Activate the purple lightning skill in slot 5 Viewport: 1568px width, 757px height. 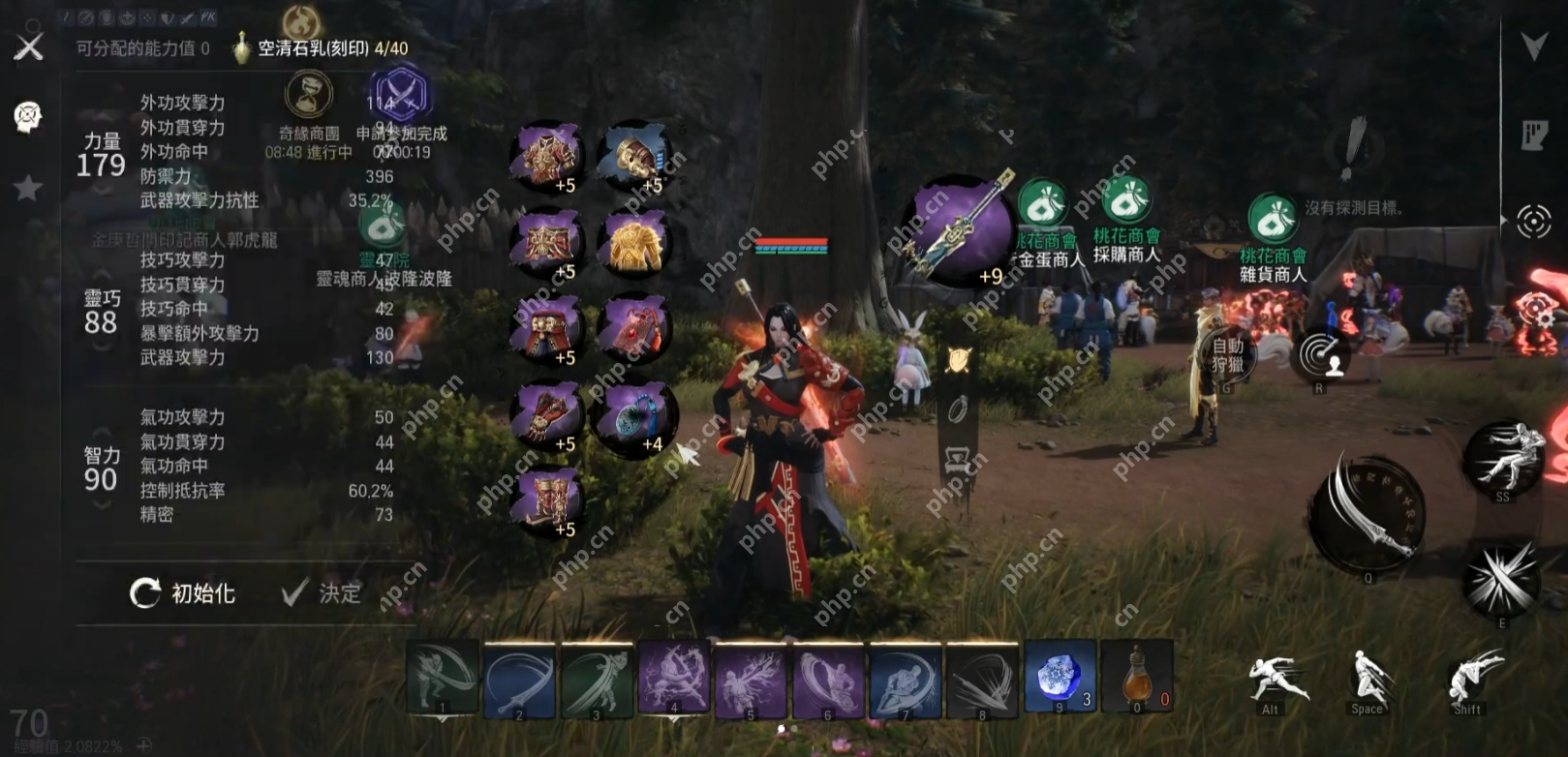(751, 679)
